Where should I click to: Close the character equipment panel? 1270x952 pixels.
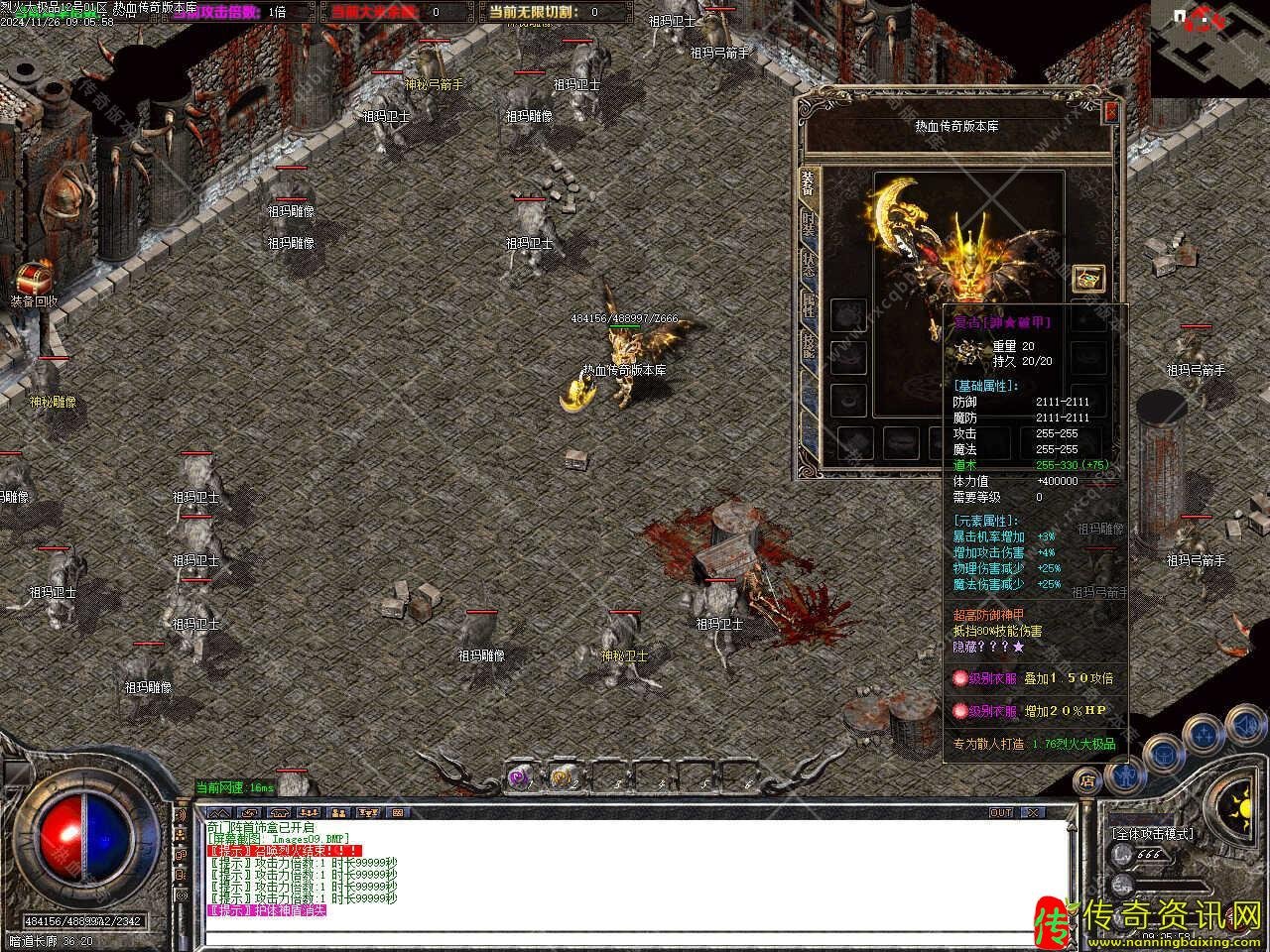point(1111,111)
